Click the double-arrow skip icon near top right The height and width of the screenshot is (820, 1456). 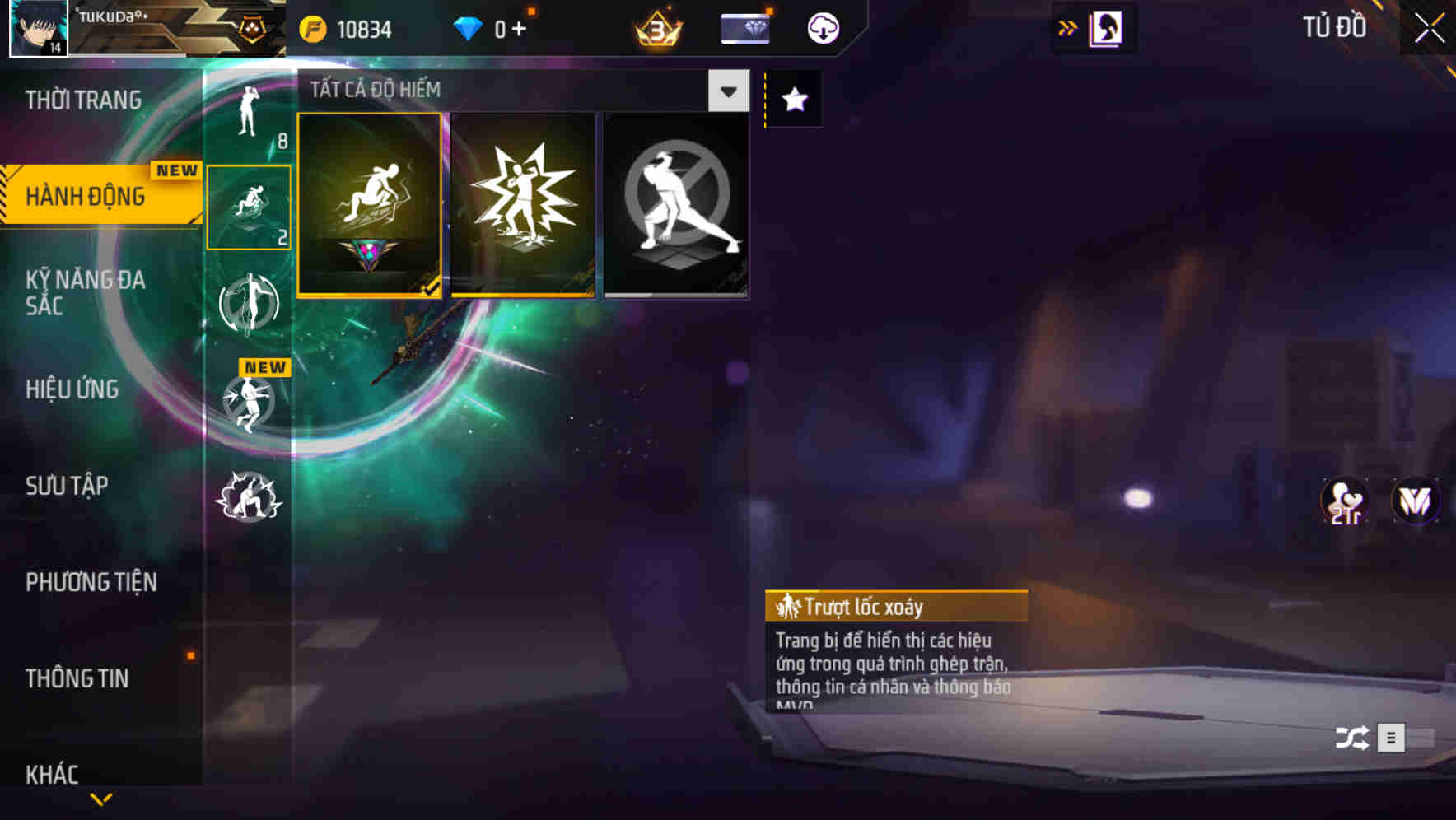coord(1068,27)
